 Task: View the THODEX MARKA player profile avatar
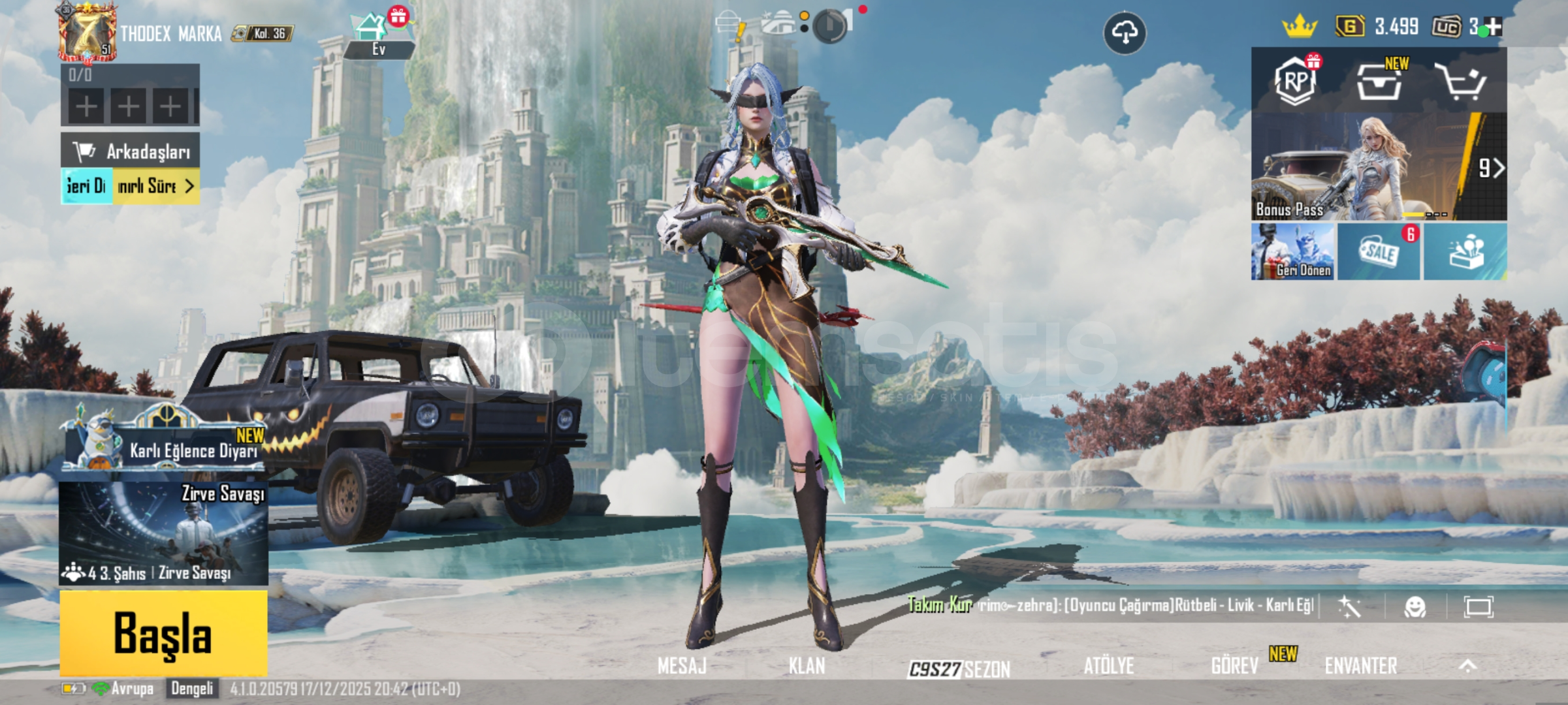pos(87,33)
